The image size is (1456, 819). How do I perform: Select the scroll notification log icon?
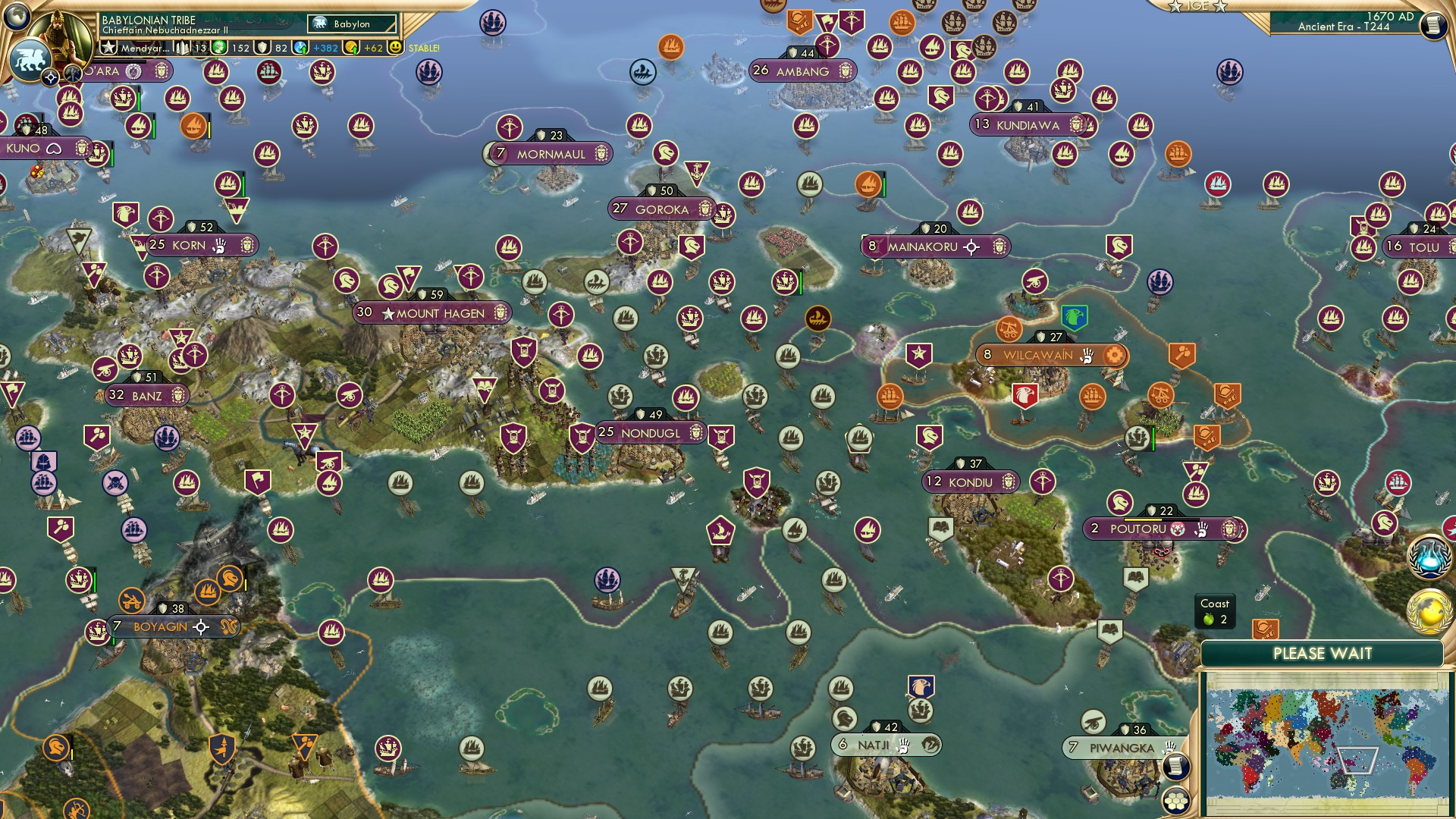[1176, 767]
